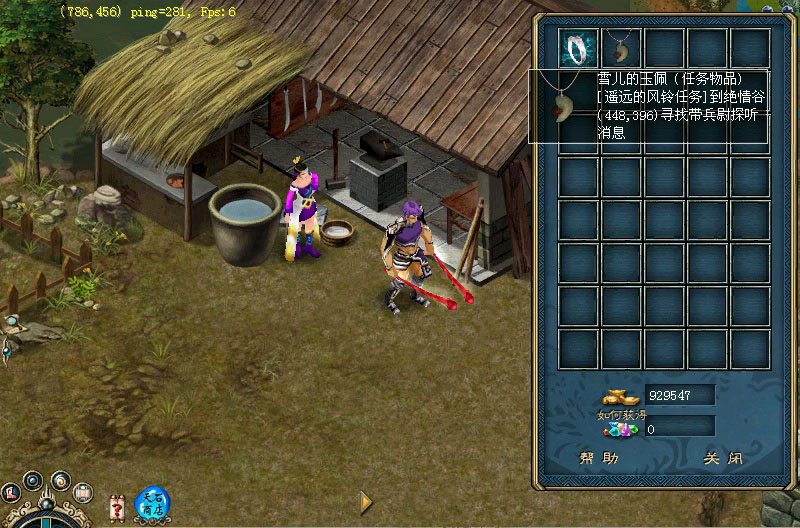The width and height of the screenshot is (800, 528).
Task: Click the orange swirl round HUD button
Action: [x=59, y=481]
